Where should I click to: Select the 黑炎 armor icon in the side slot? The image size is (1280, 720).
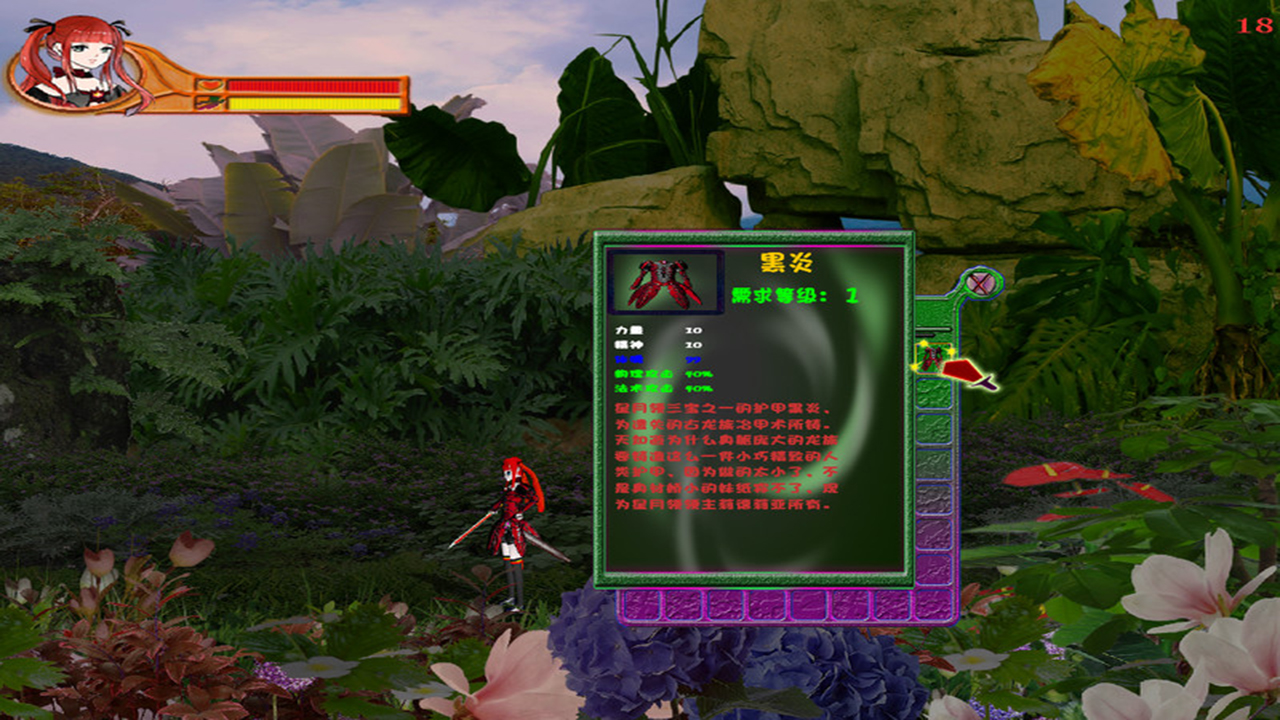pos(930,356)
